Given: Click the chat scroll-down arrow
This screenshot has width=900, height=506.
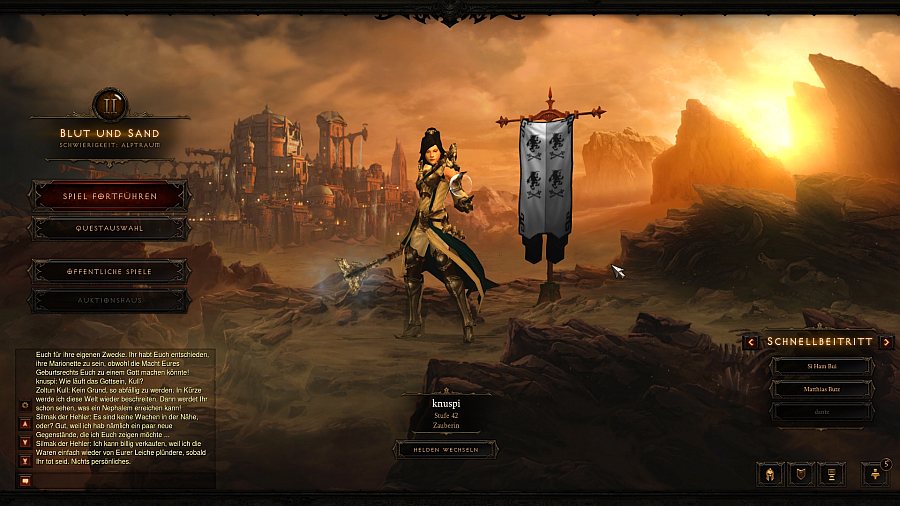Looking at the screenshot, I should click(x=26, y=442).
